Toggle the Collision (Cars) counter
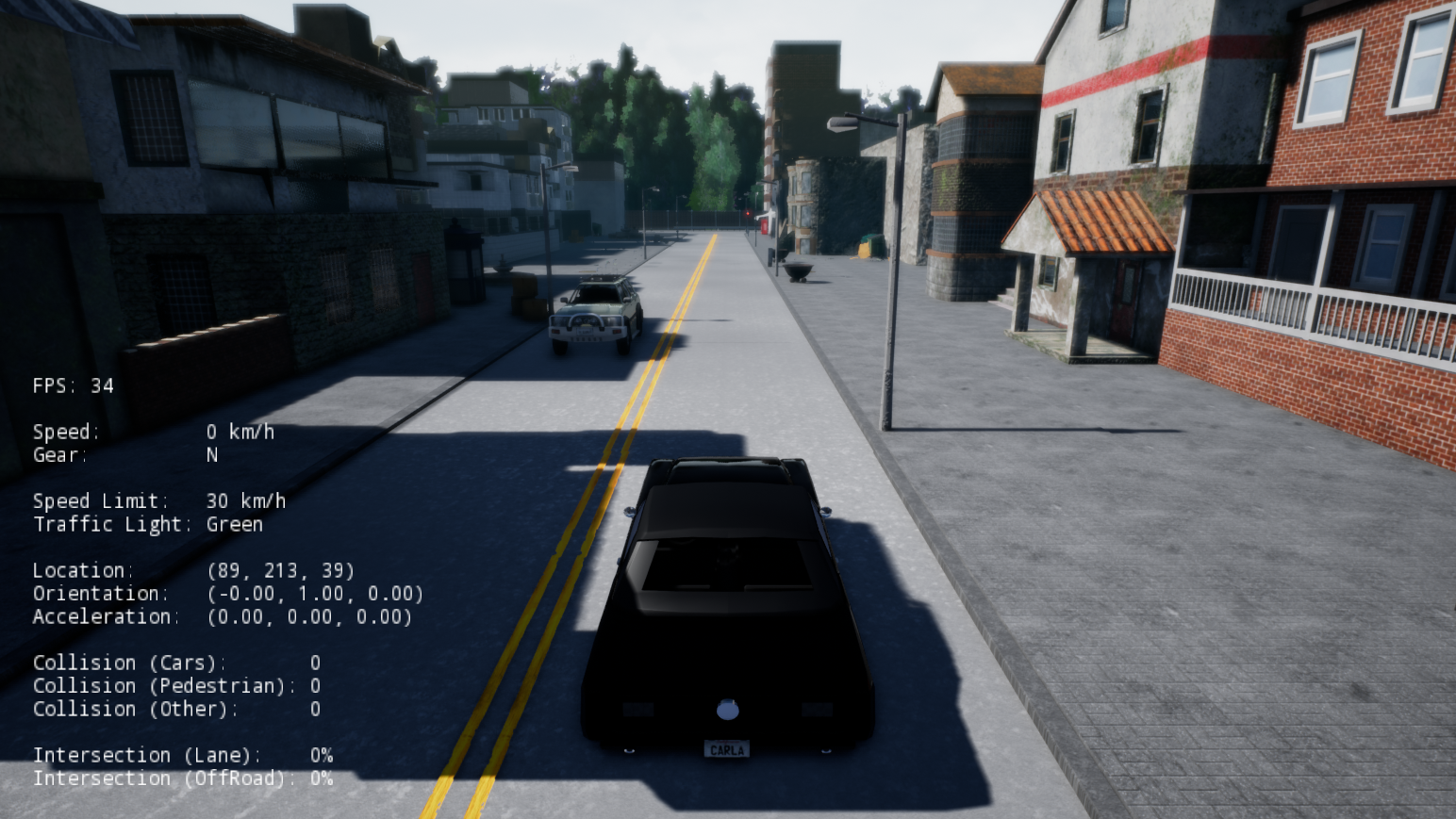The width and height of the screenshot is (1456, 819). point(174,663)
